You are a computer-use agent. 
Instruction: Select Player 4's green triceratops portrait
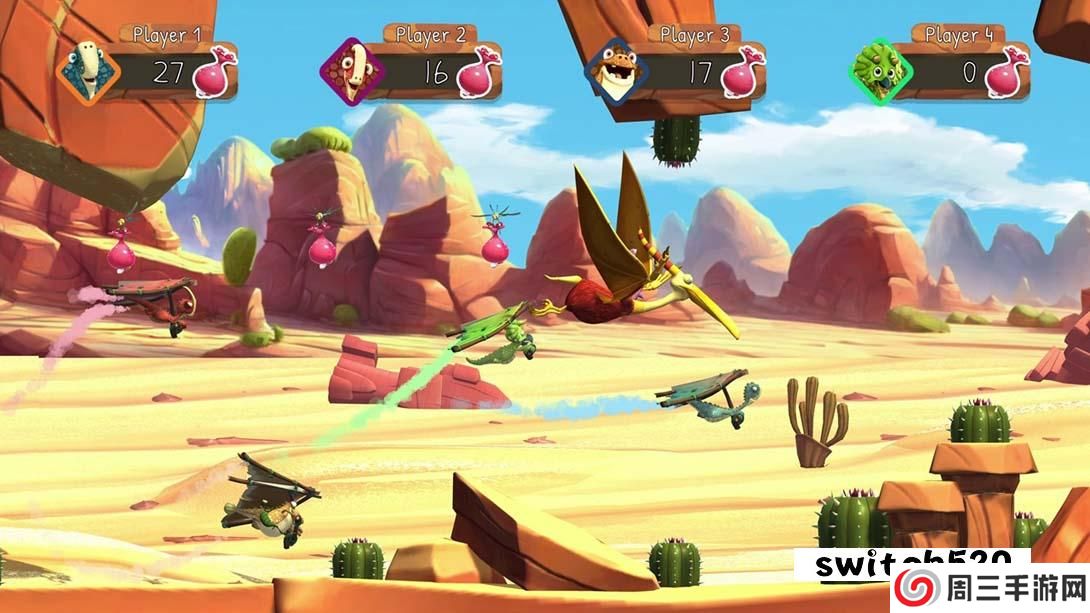pyautogui.click(x=880, y=72)
